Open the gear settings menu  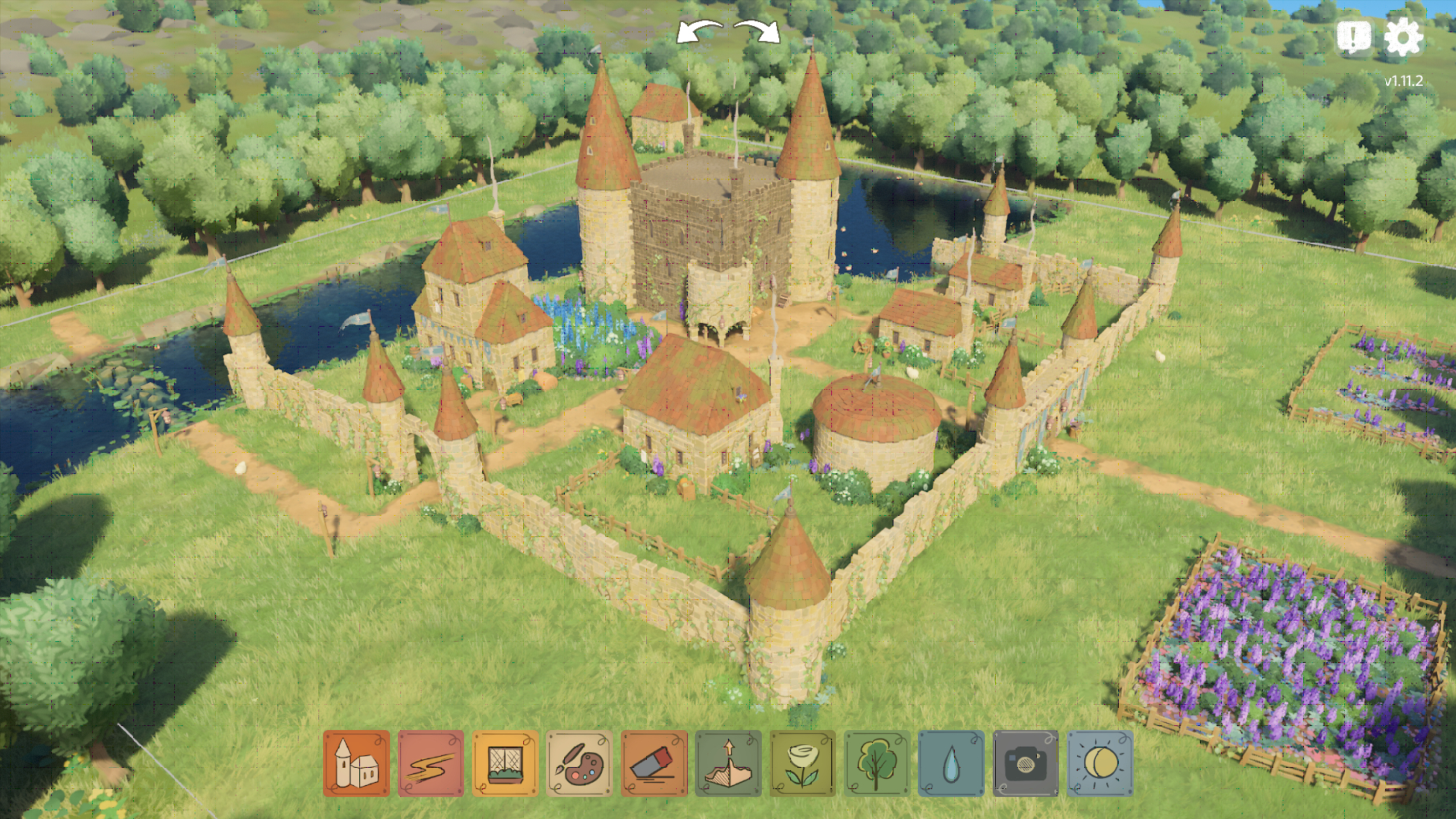[x=1403, y=37]
